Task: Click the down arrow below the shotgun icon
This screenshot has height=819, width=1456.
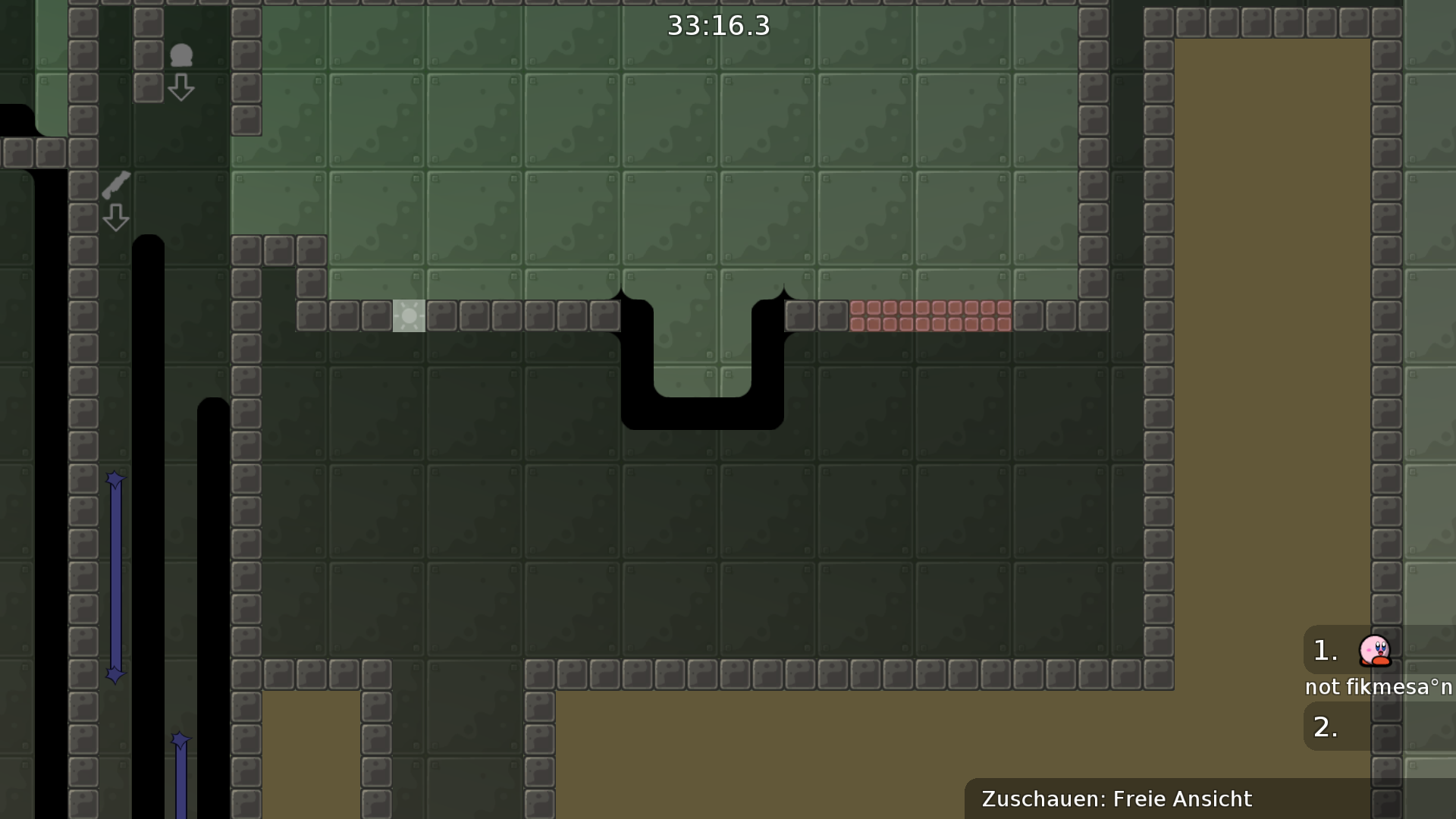Action: coord(116,218)
